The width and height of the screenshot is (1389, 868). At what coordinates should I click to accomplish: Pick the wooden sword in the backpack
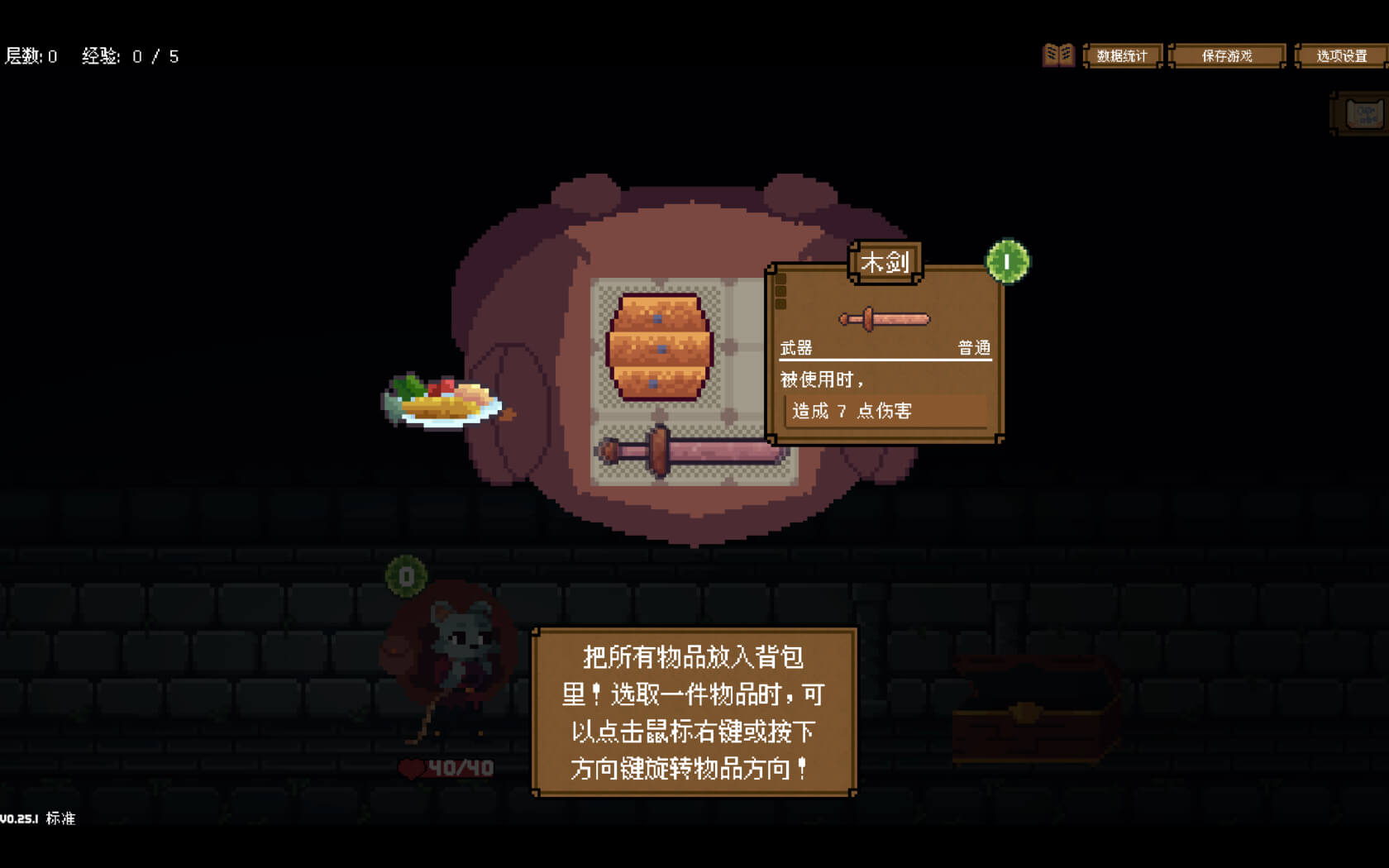686,451
